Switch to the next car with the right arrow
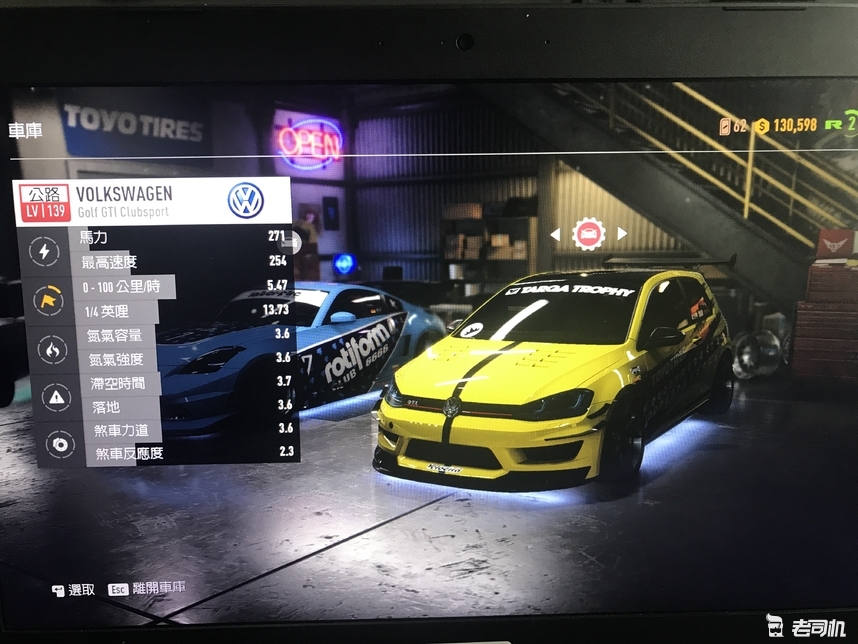 pos(622,234)
